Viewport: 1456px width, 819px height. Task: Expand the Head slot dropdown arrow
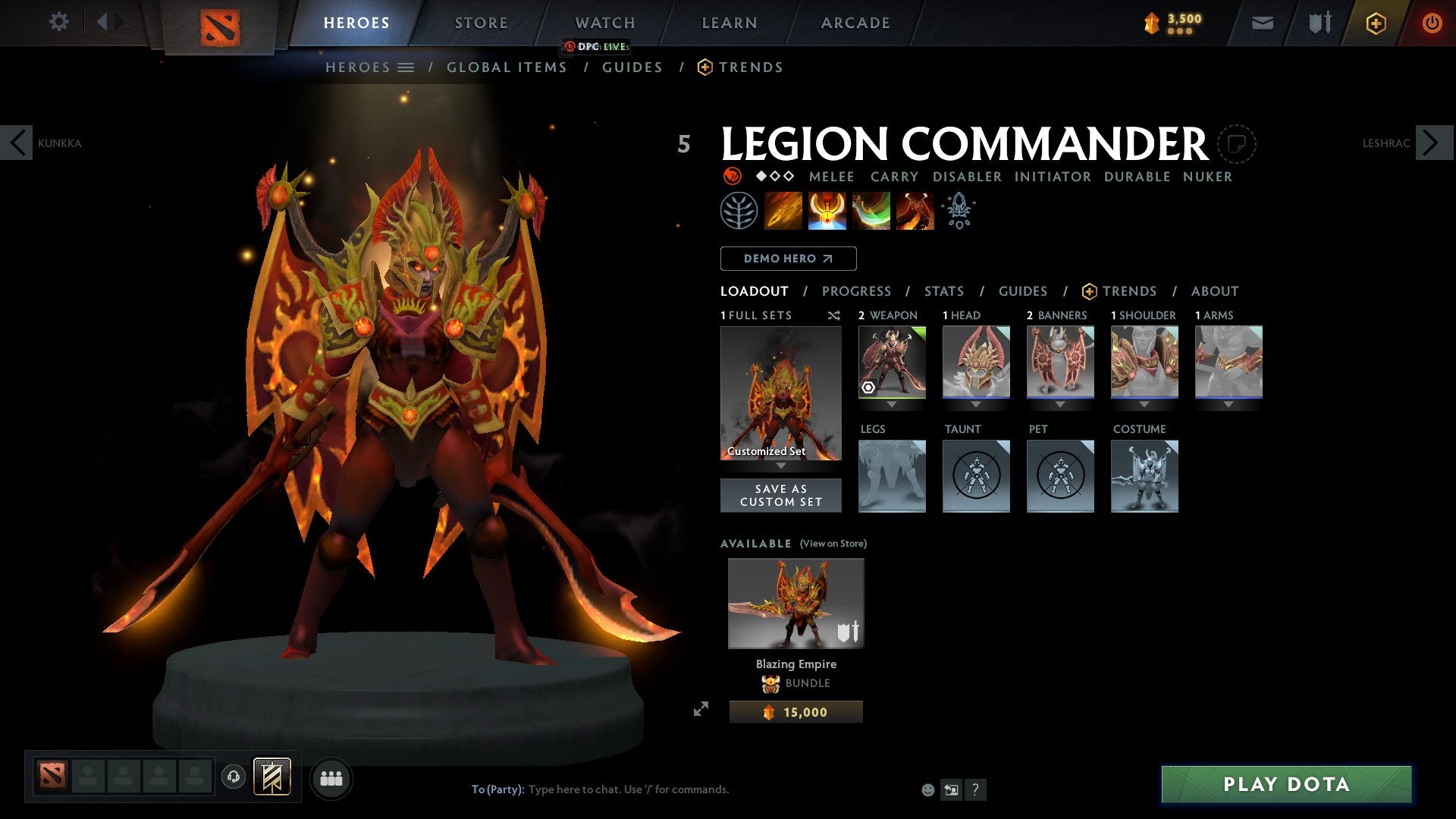(976, 404)
